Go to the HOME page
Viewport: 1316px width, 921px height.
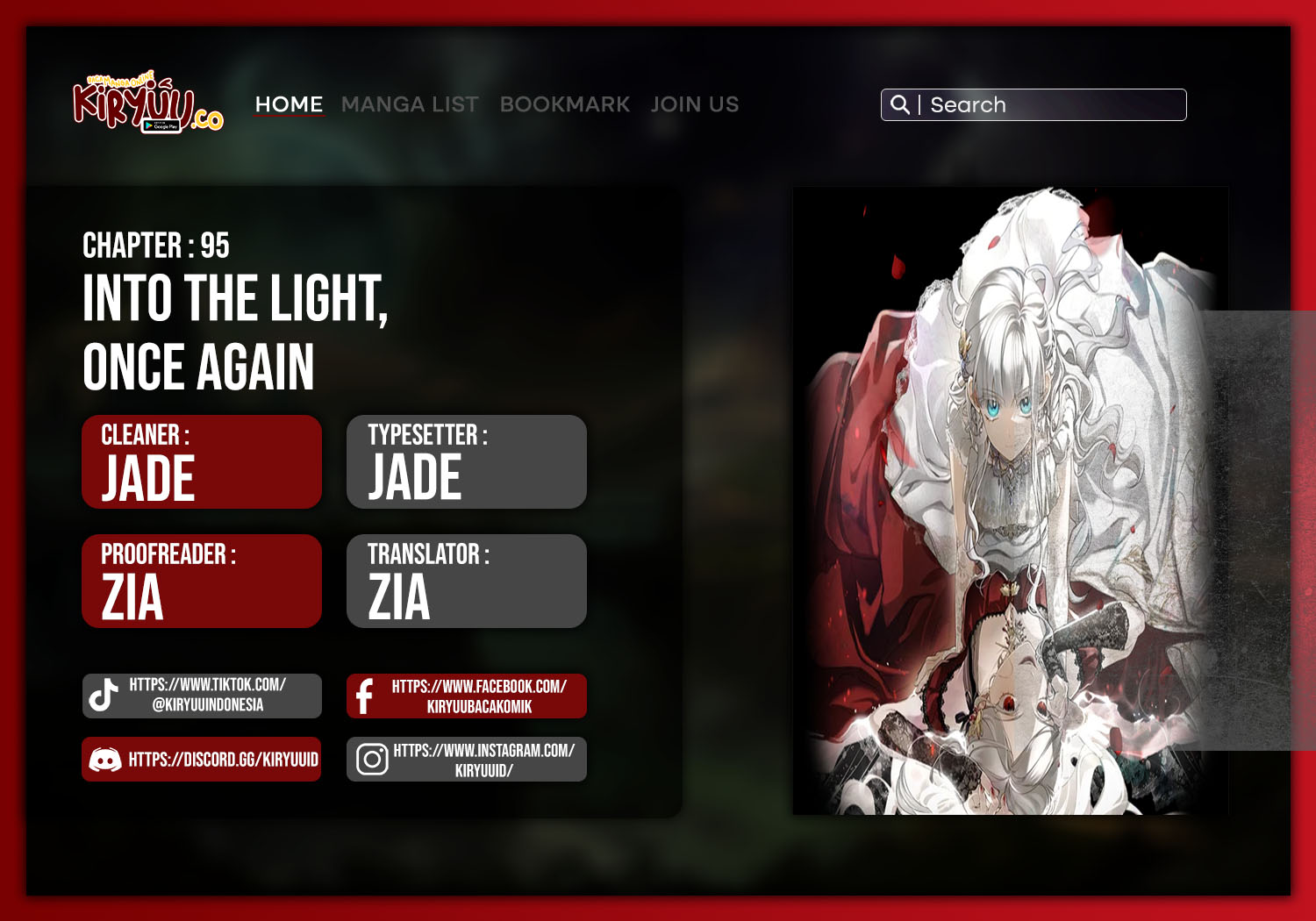click(289, 104)
